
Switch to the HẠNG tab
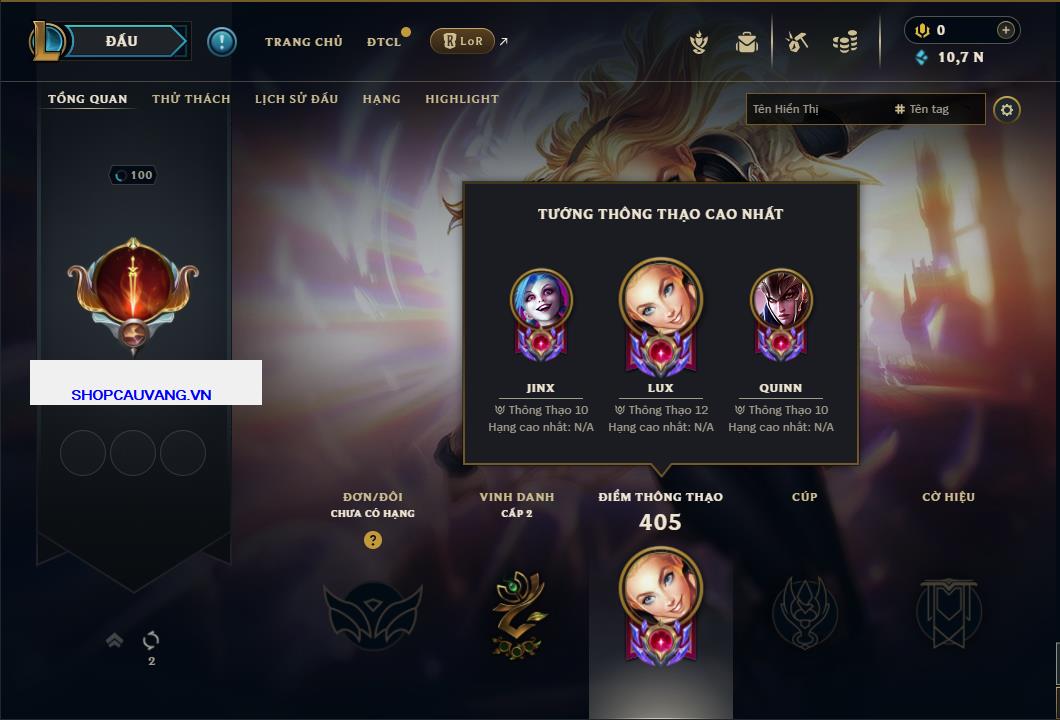381,99
